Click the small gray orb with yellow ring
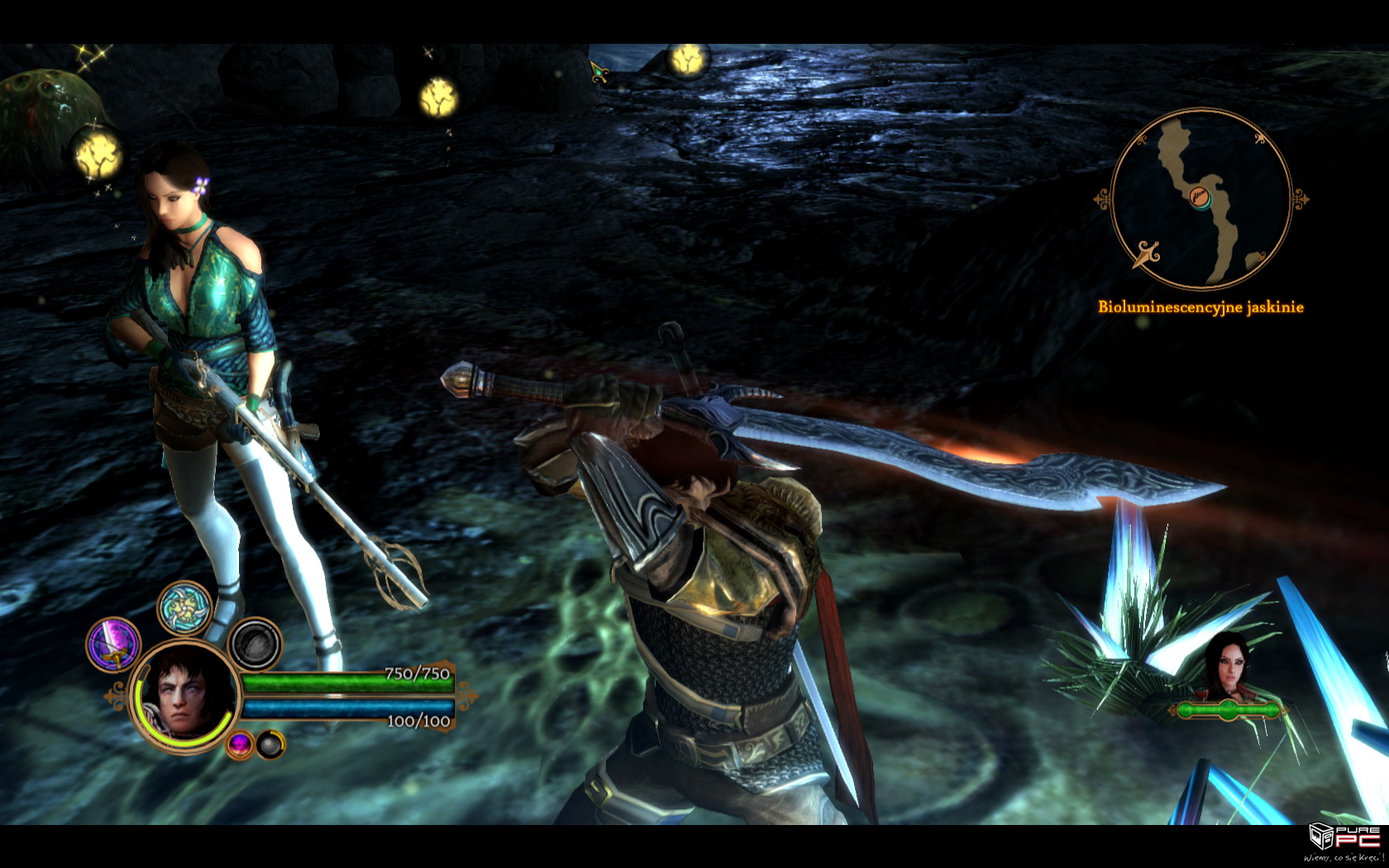Image resolution: width=1389 pixels, height=868 pixels. [x=270, y=744]
